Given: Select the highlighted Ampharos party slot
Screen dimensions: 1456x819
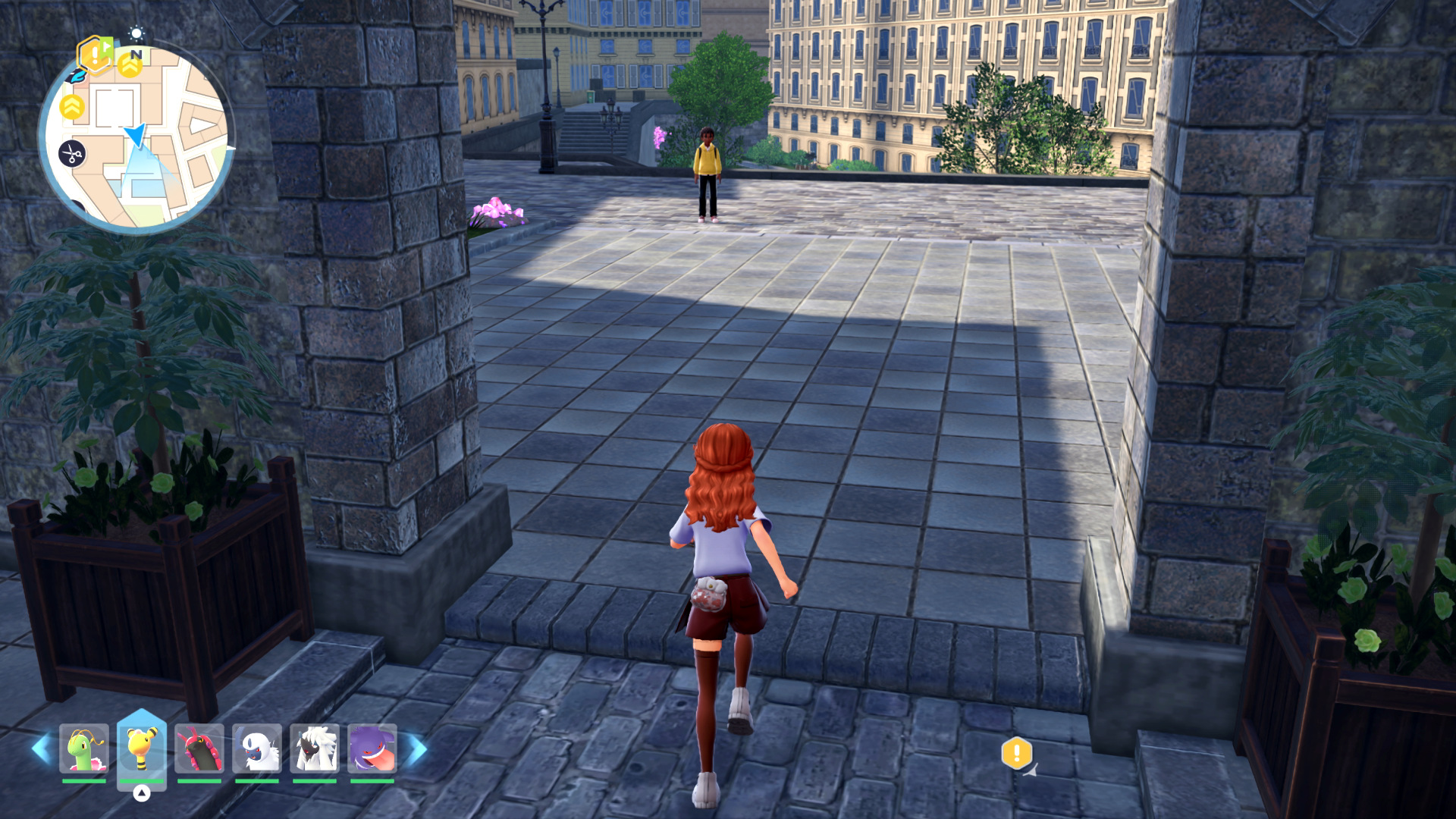Looking at the screenshot, I should point(142,748).
